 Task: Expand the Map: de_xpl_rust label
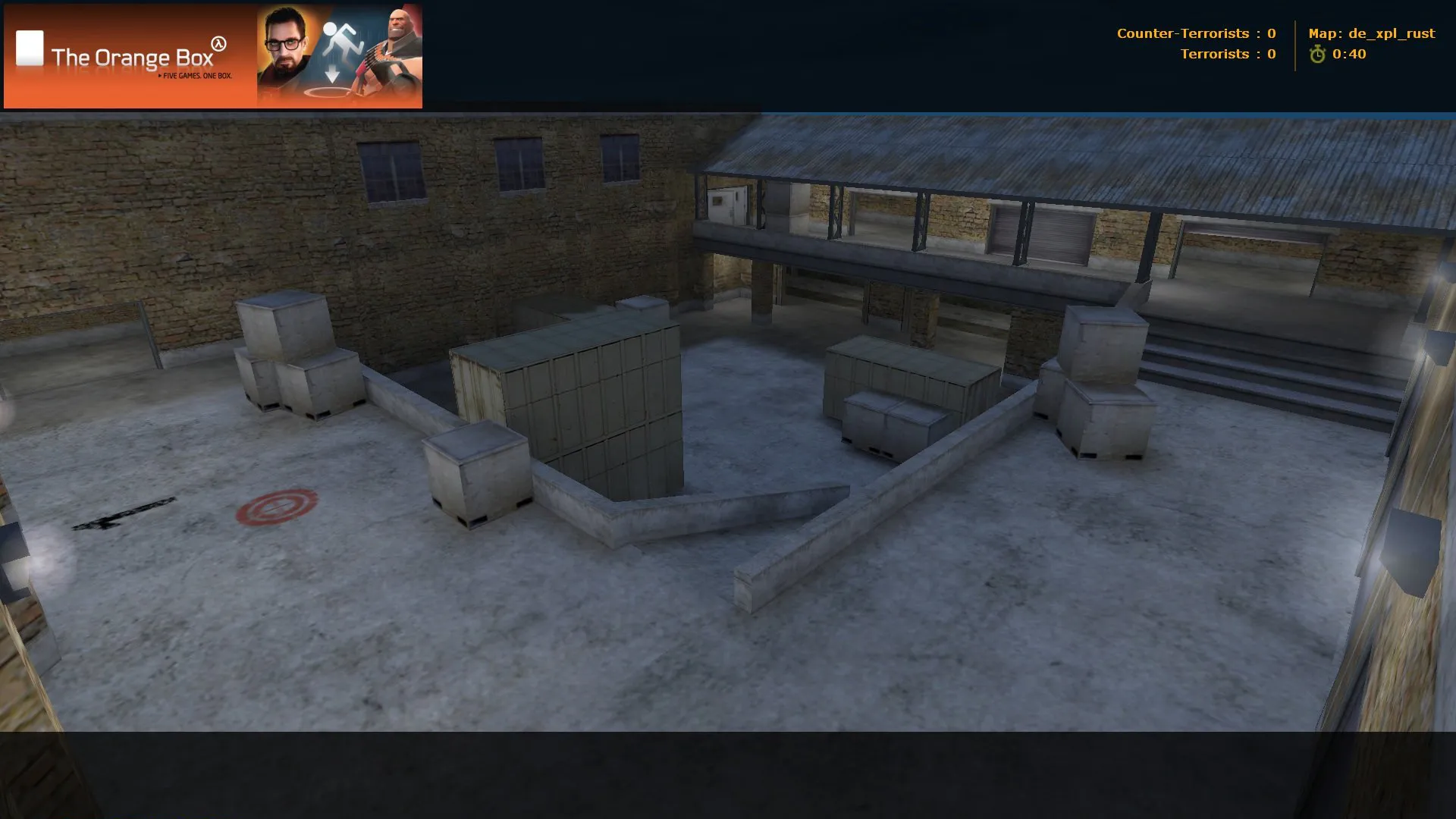pyautogui.click(x=1372, y=33)
